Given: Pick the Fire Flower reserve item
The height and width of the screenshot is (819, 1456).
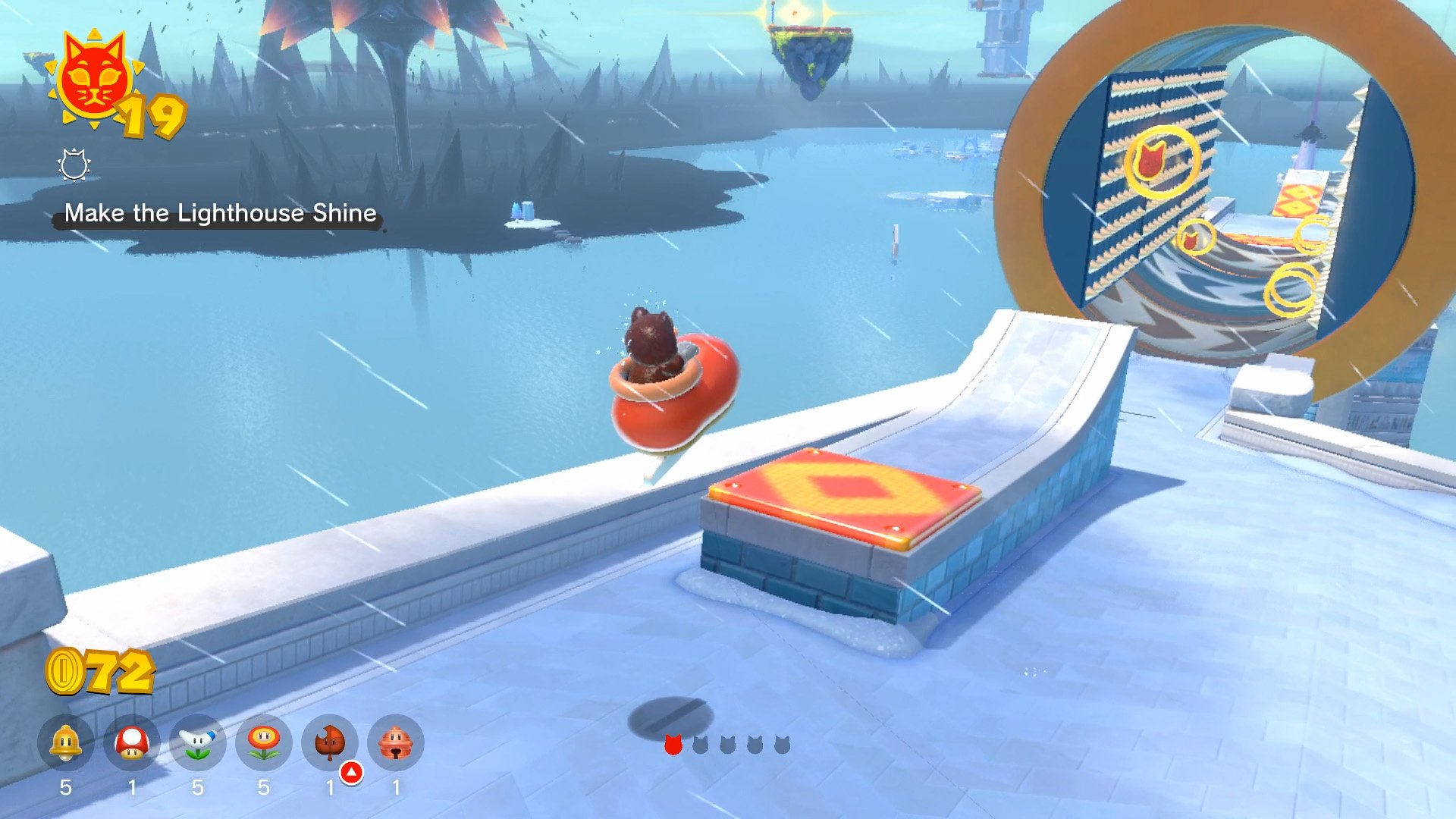Looking at the screenshot, I should pos(263,742).
